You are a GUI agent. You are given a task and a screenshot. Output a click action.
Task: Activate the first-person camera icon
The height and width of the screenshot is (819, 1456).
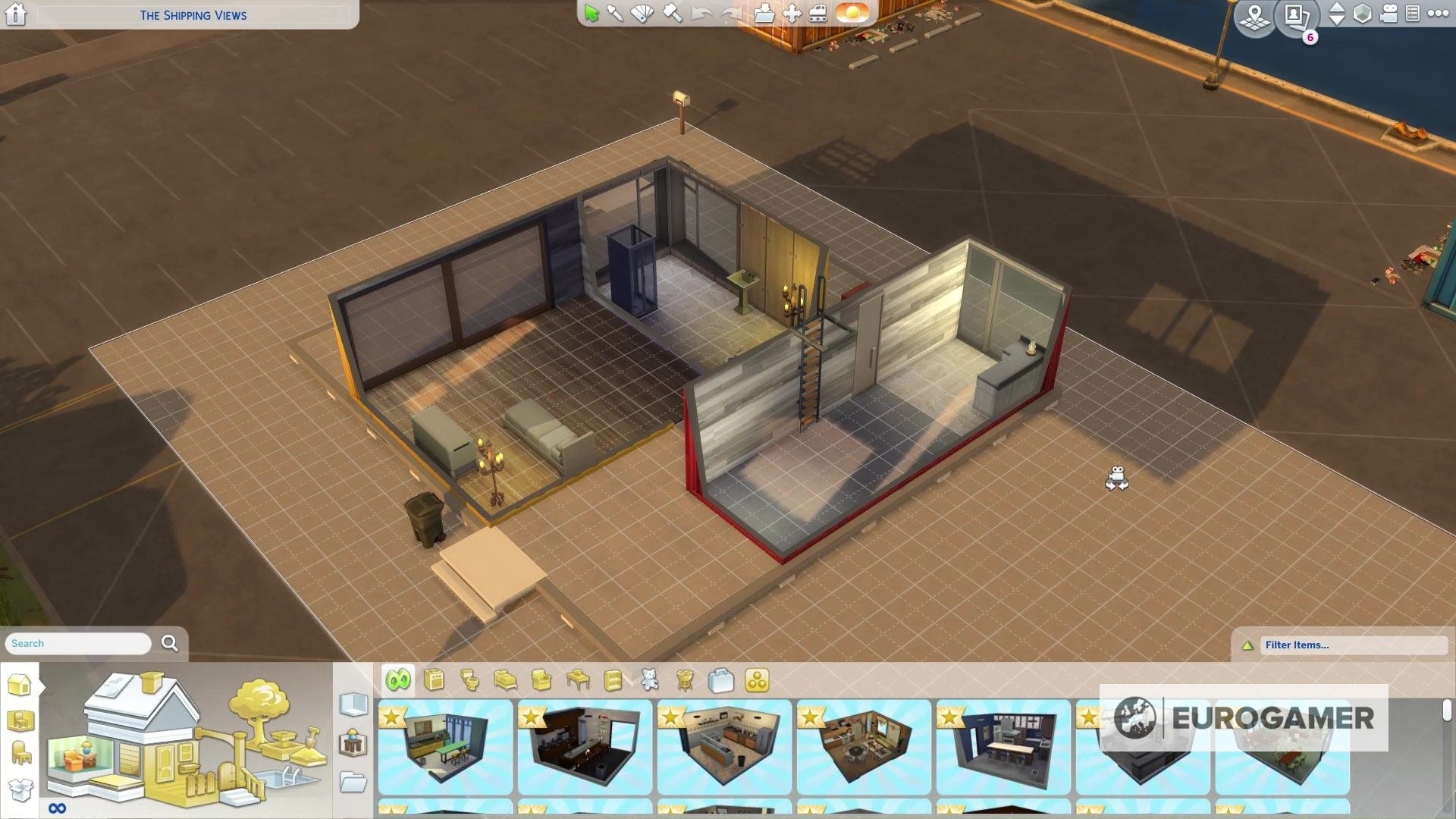1388,13
